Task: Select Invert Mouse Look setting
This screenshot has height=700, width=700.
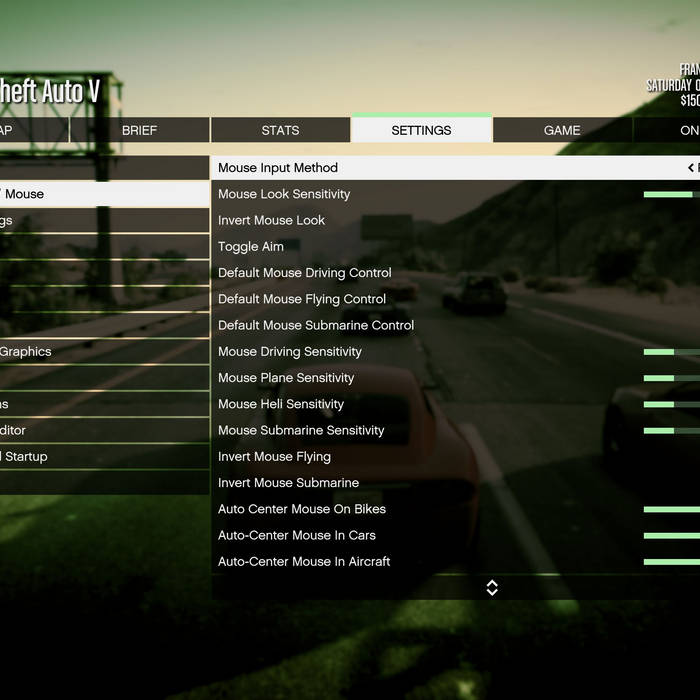Action: pyautogui.click(x=272, y=220)
